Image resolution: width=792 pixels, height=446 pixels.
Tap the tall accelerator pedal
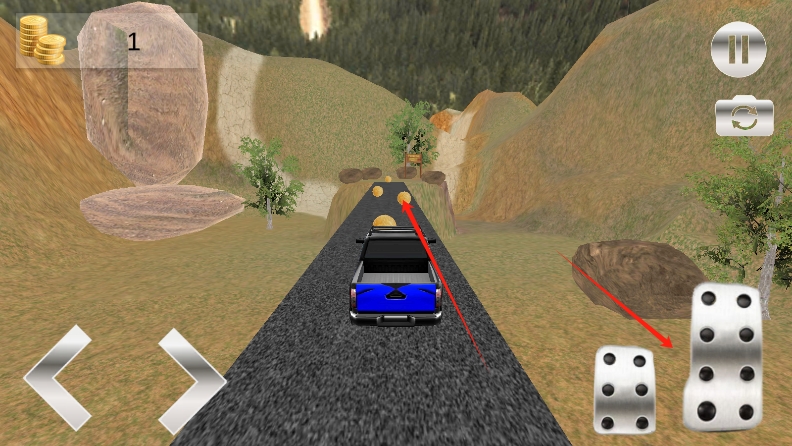tap(722, 356)
